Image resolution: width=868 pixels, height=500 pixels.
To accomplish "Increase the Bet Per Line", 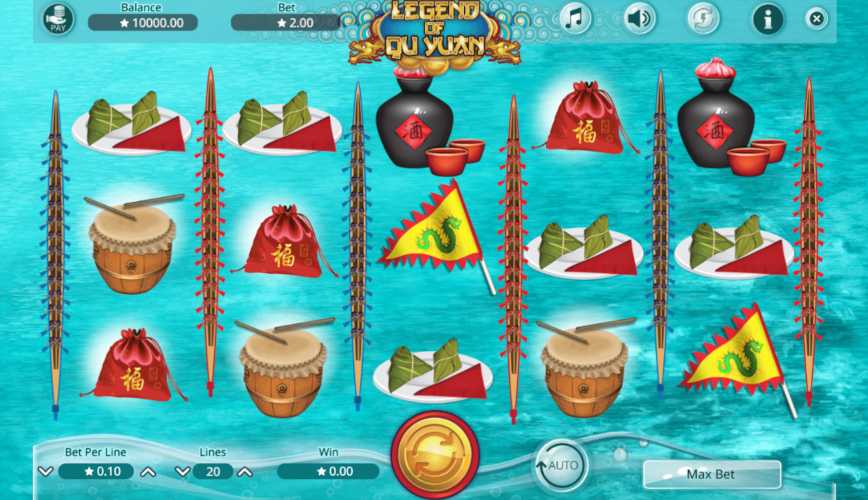I will tap(148, 471).
